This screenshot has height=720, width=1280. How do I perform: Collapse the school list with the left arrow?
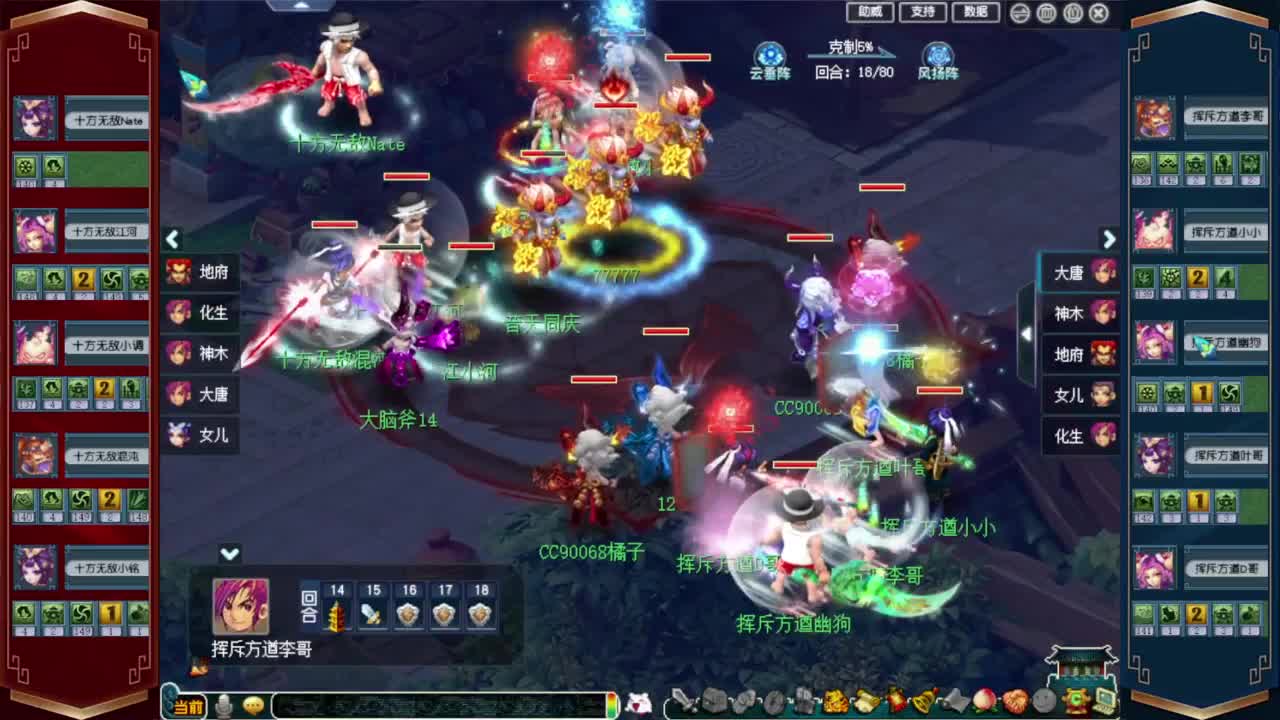[172, 240]
